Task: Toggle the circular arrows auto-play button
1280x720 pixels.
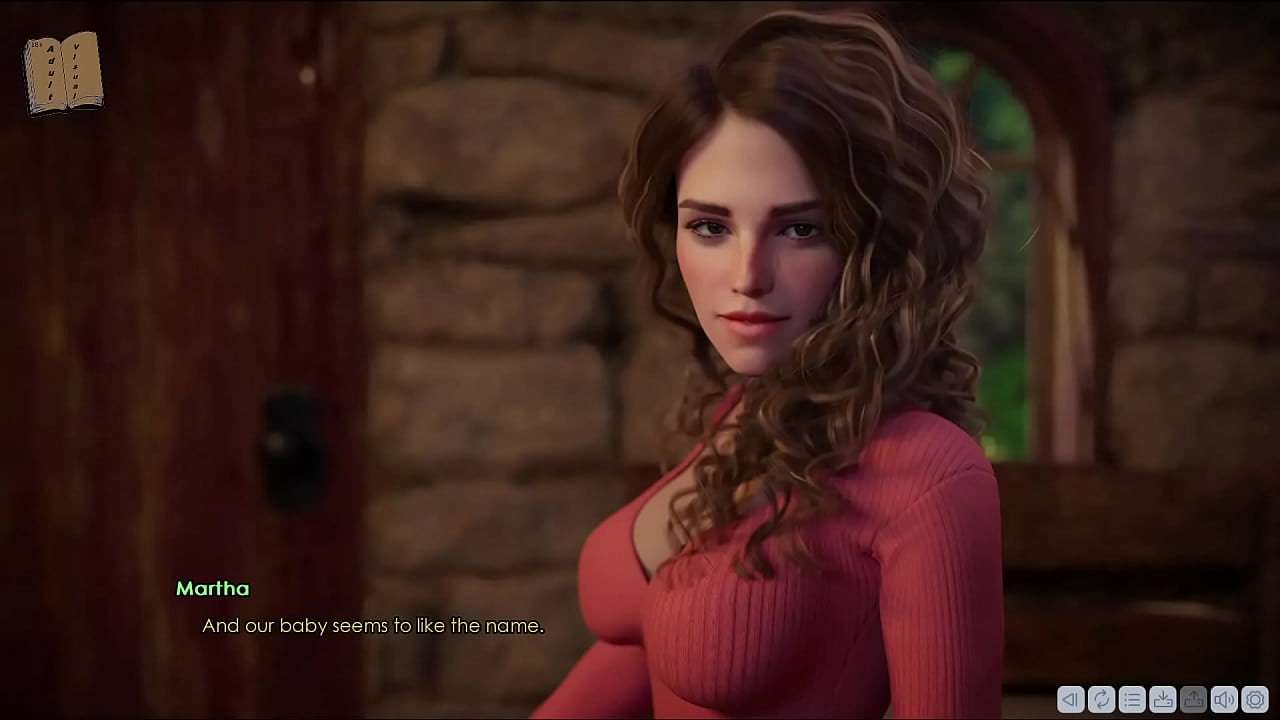Action: tap(1101, 699)
